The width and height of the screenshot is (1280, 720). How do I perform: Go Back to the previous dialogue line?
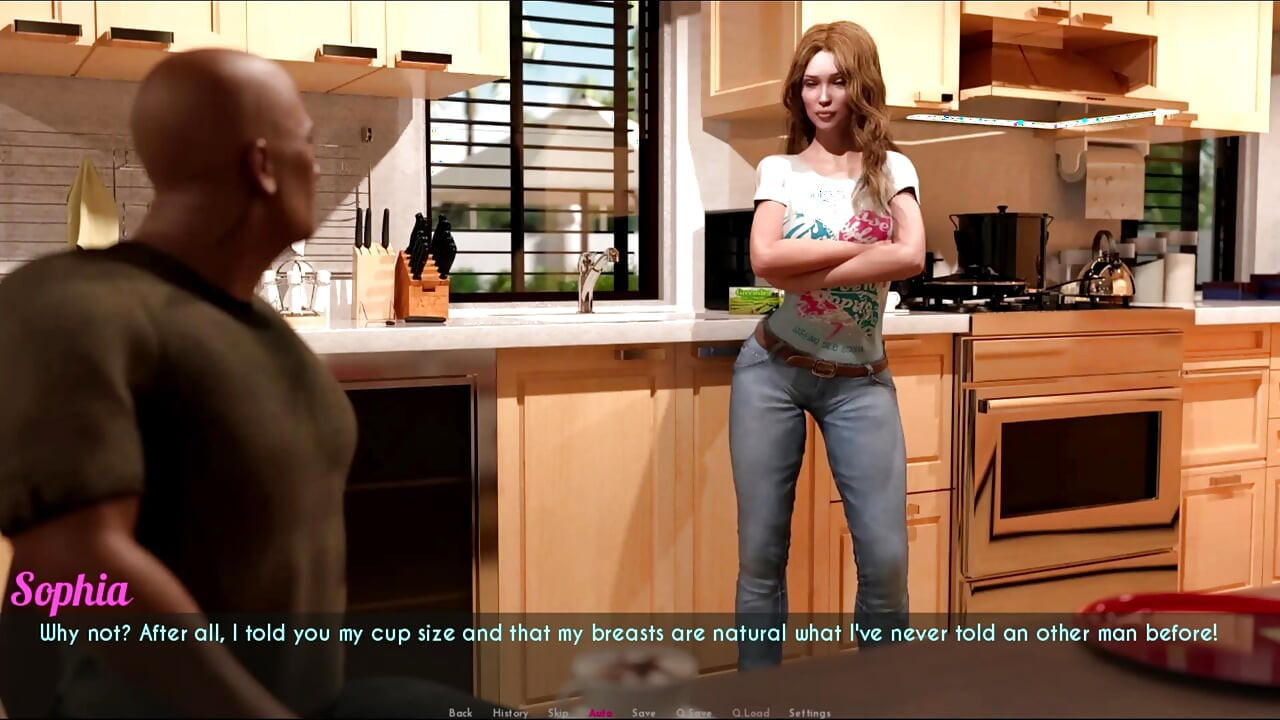[462, 713]
